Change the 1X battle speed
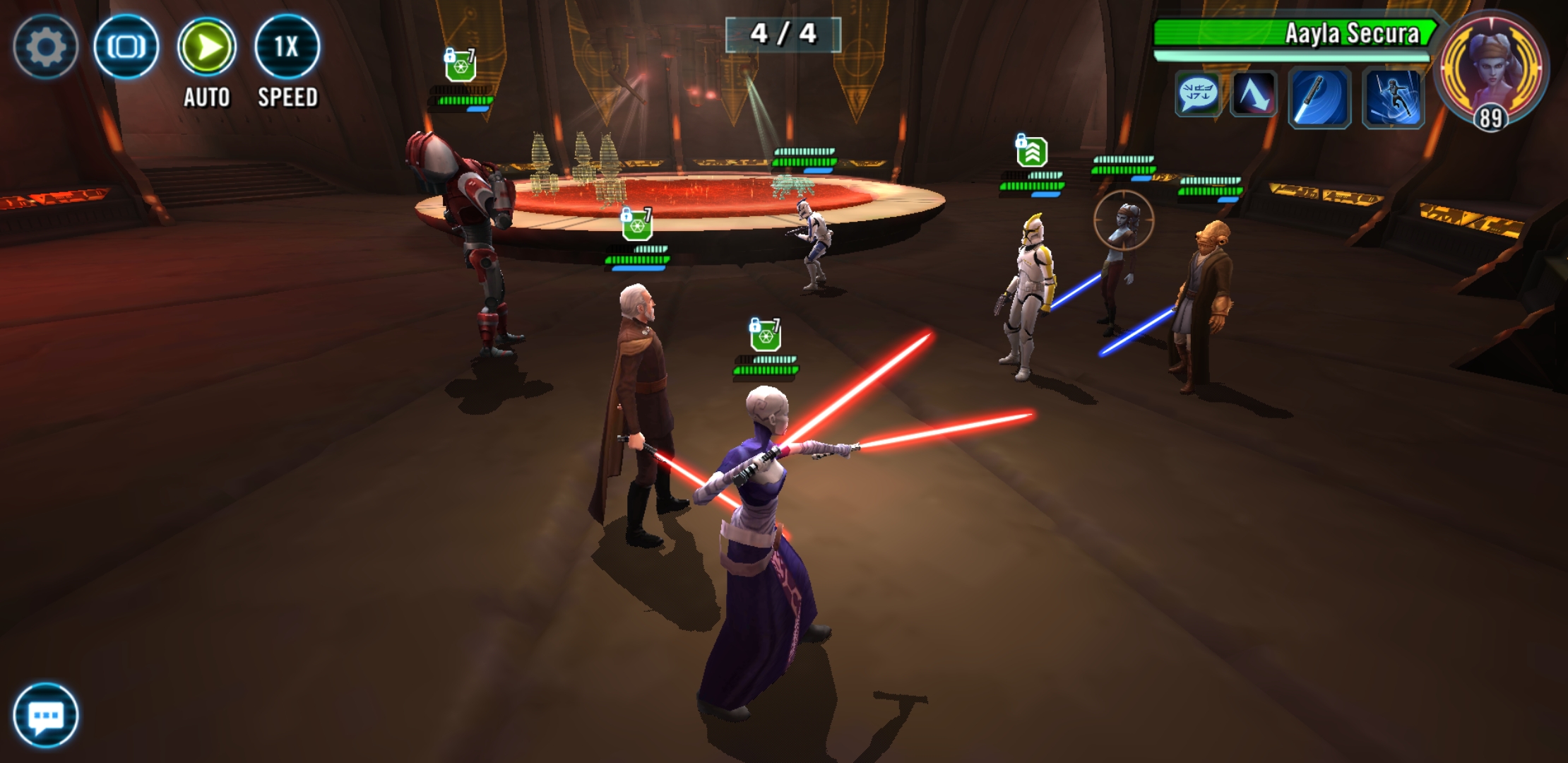1568x763 pixels. pyautogui.click(x=287, y=47)
